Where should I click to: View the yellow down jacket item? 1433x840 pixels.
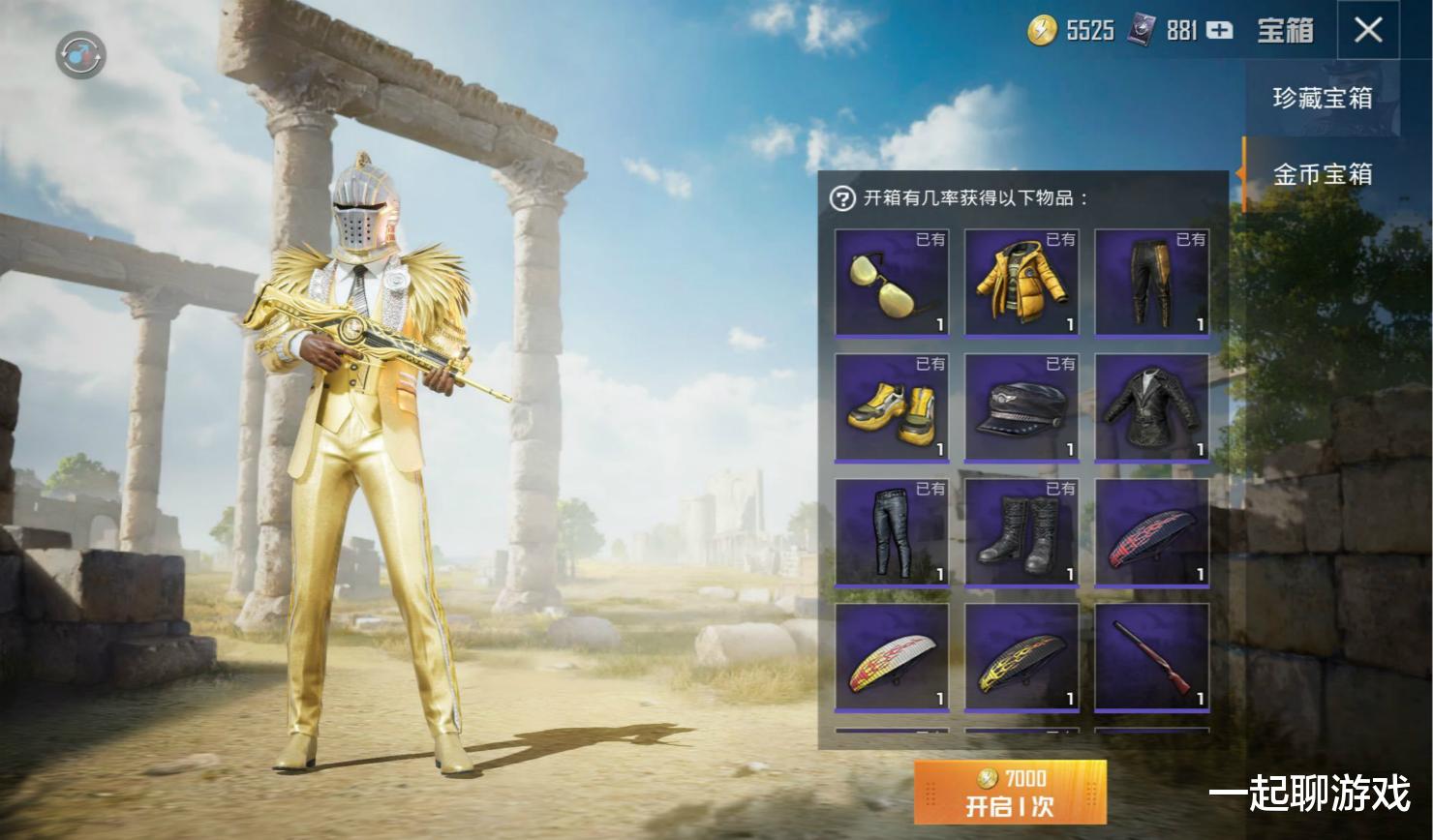point(1021,284)
